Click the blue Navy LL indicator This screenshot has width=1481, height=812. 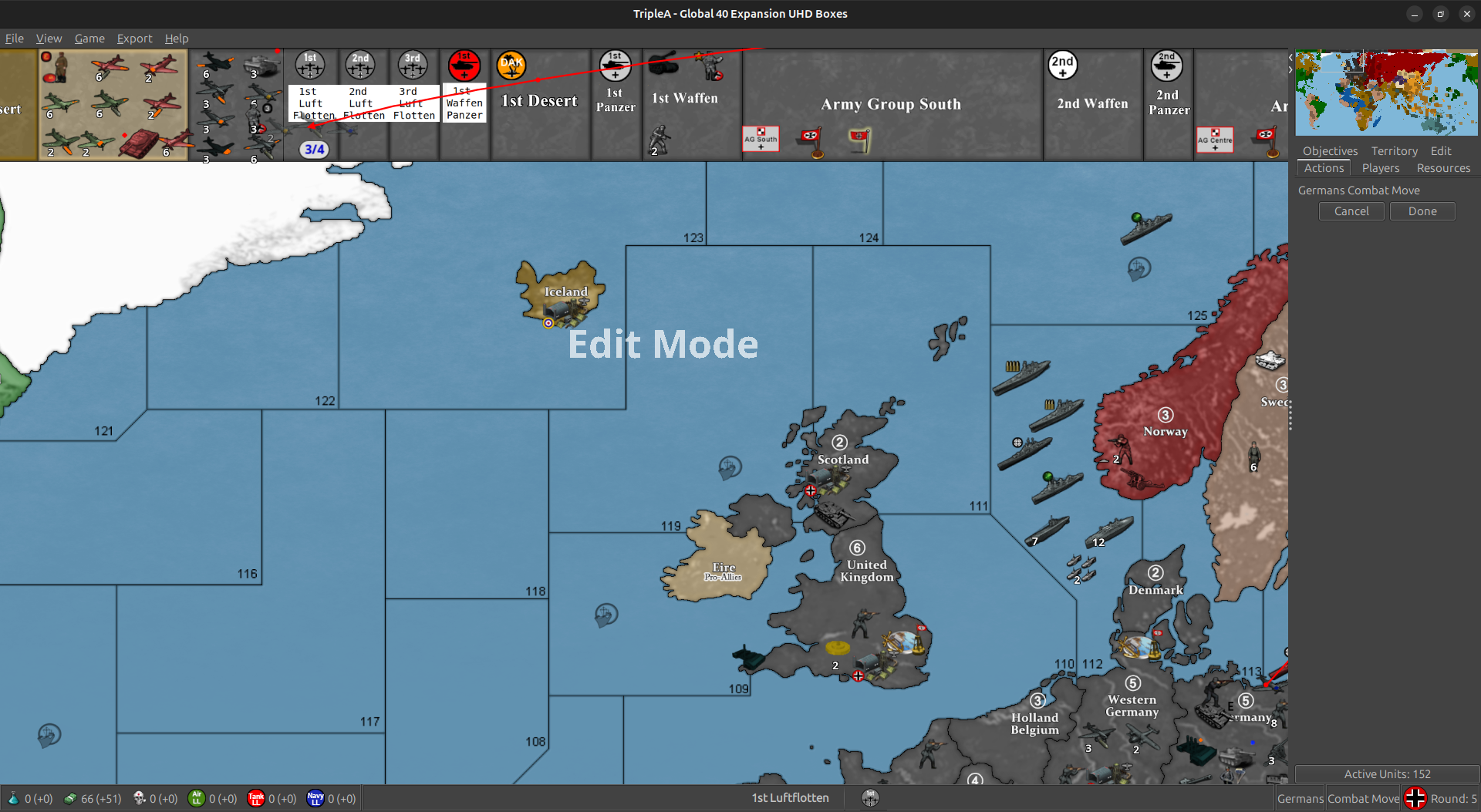tap(316, 798)
